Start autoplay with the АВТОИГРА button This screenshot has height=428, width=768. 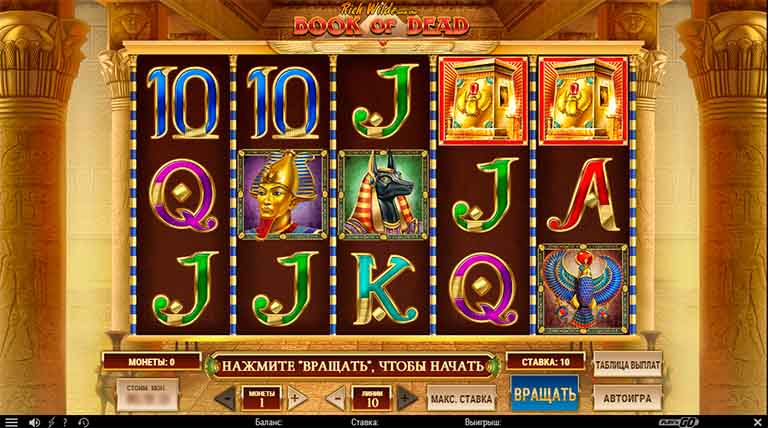point(627,396)
